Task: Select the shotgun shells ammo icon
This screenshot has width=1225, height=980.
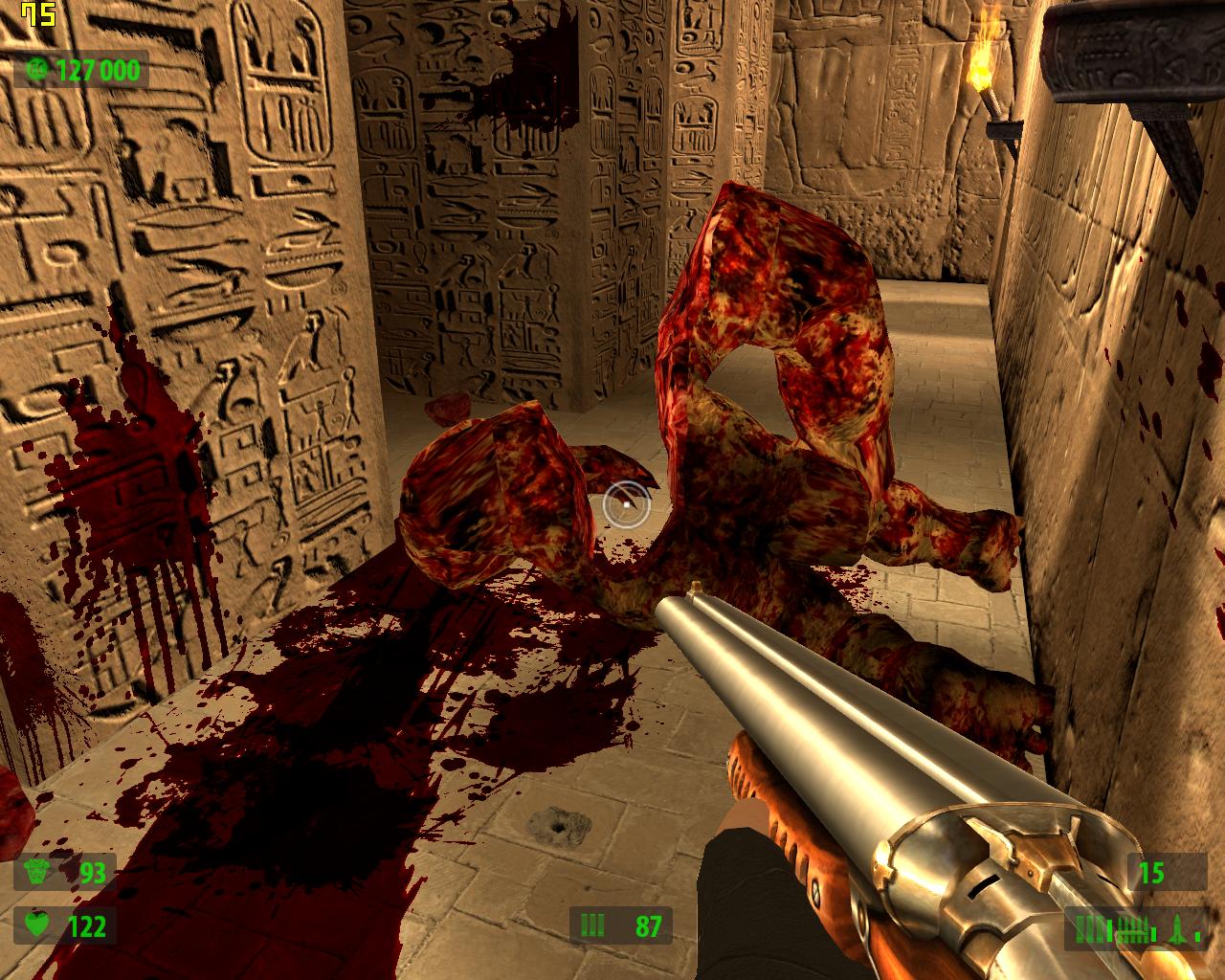Action: [1090, 927]
